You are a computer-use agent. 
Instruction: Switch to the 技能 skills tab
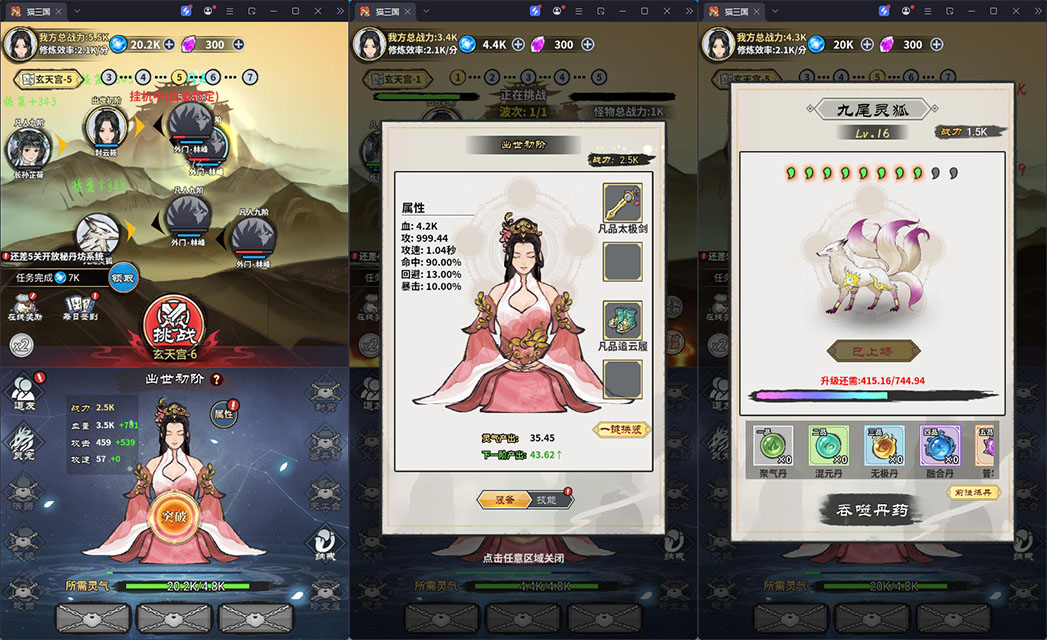point(546,499)
